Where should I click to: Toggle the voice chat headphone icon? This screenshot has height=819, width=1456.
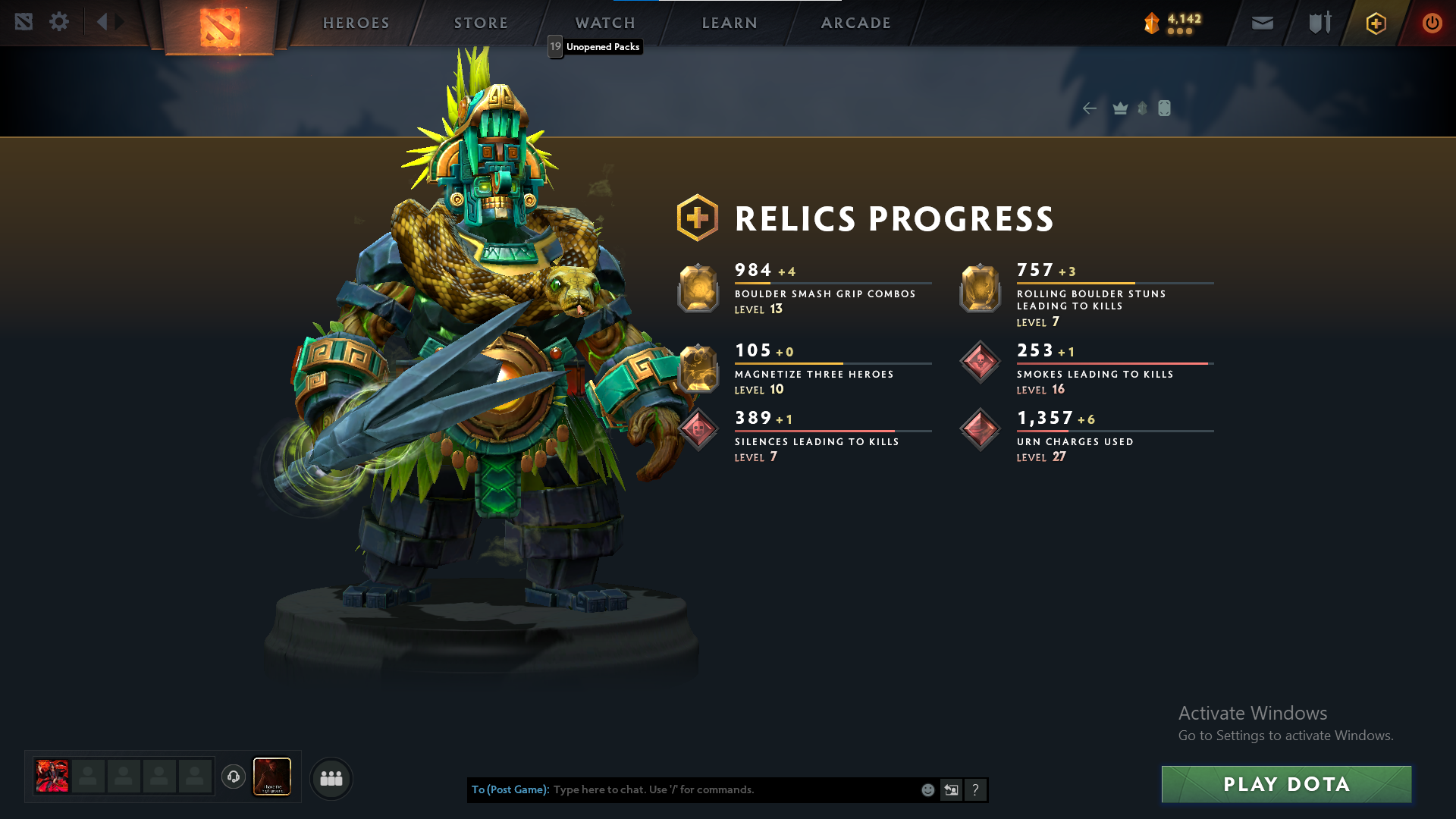pyautogui.click(x=234, y=777)
